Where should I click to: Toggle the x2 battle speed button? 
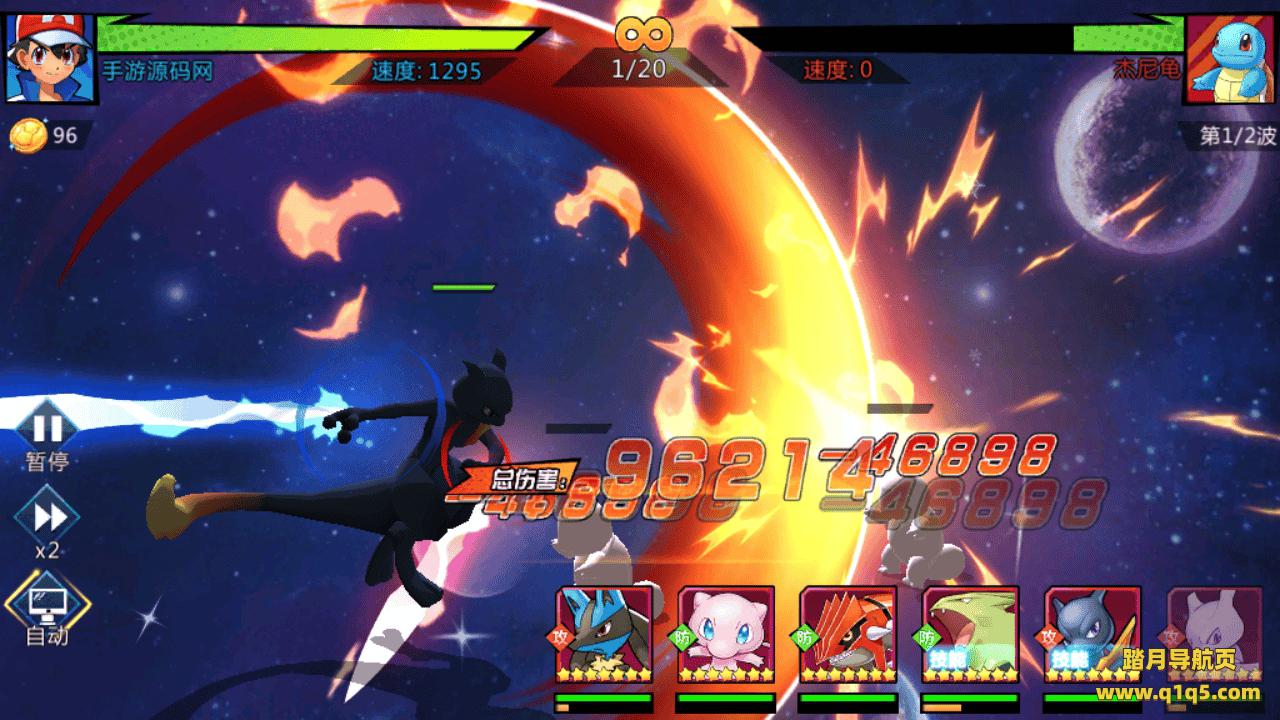coord(48,517)
